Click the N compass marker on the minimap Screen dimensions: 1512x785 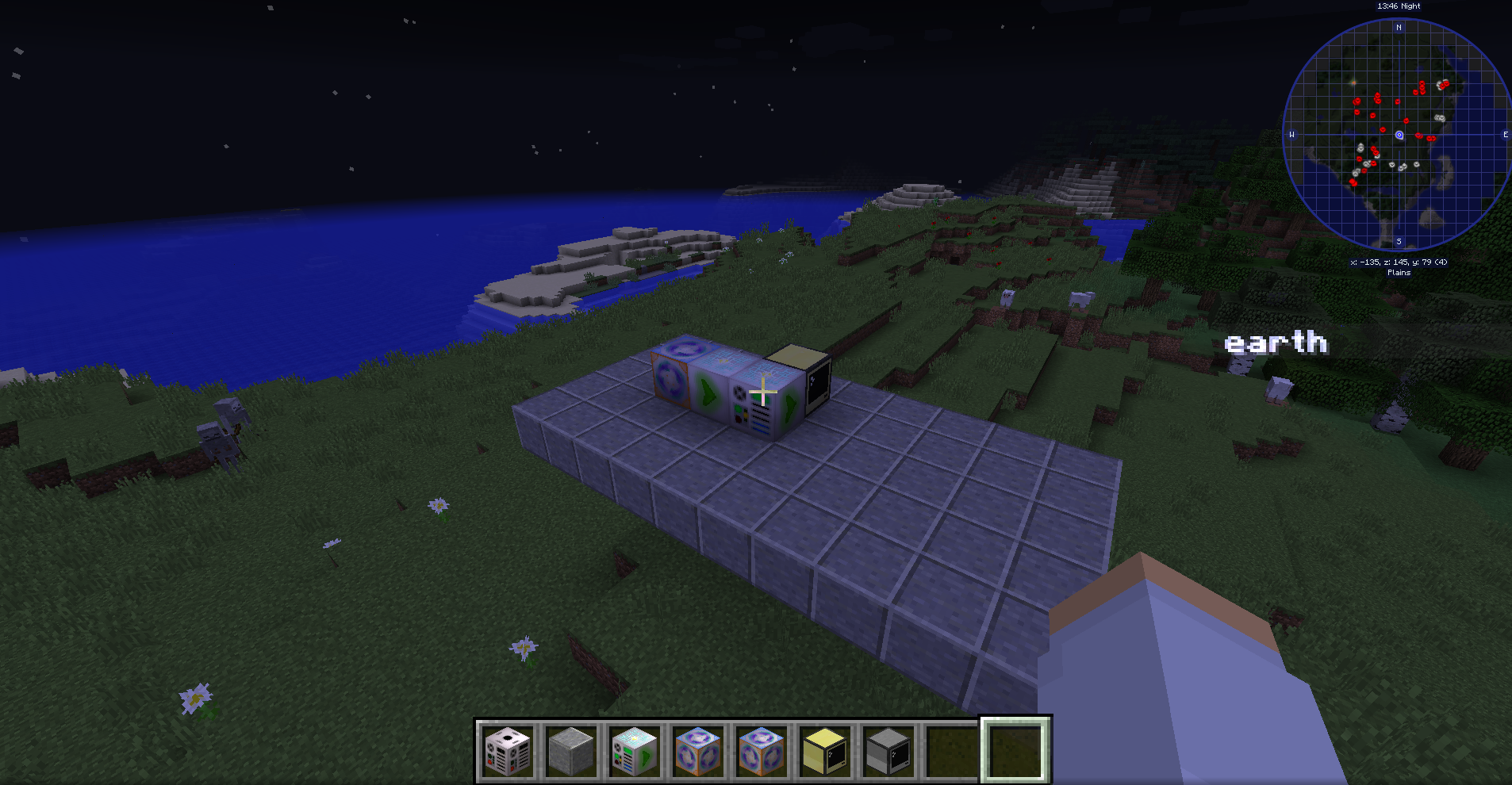tap(1398, 26)
